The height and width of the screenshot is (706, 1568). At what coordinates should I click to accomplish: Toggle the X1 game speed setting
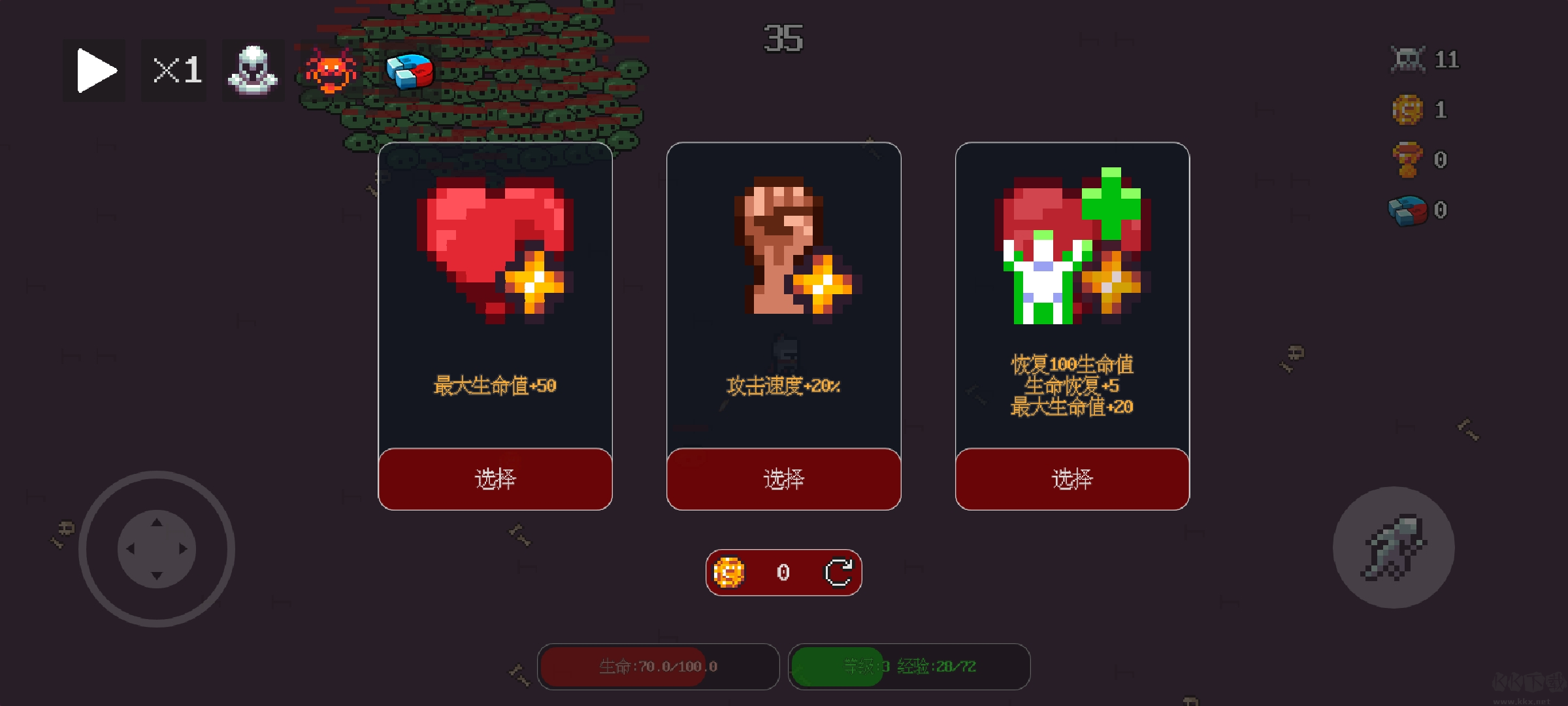tap(173, 70)
